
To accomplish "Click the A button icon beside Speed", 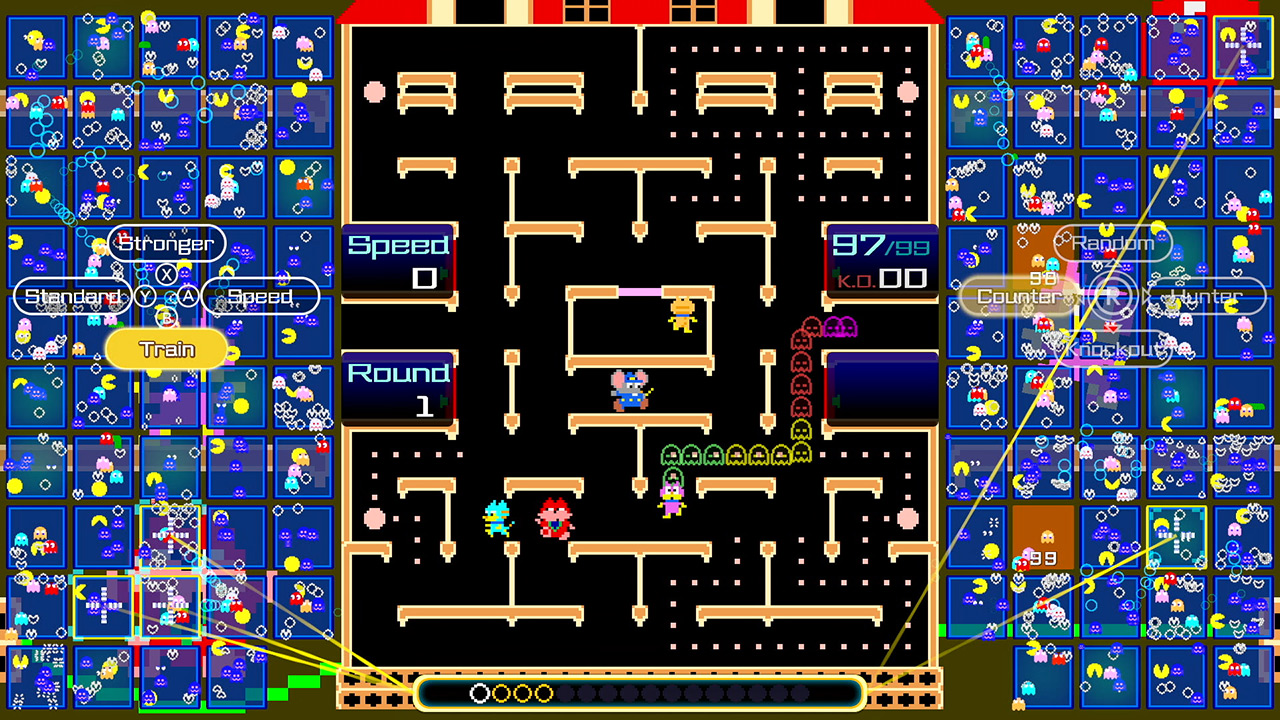I will [188, 295].
